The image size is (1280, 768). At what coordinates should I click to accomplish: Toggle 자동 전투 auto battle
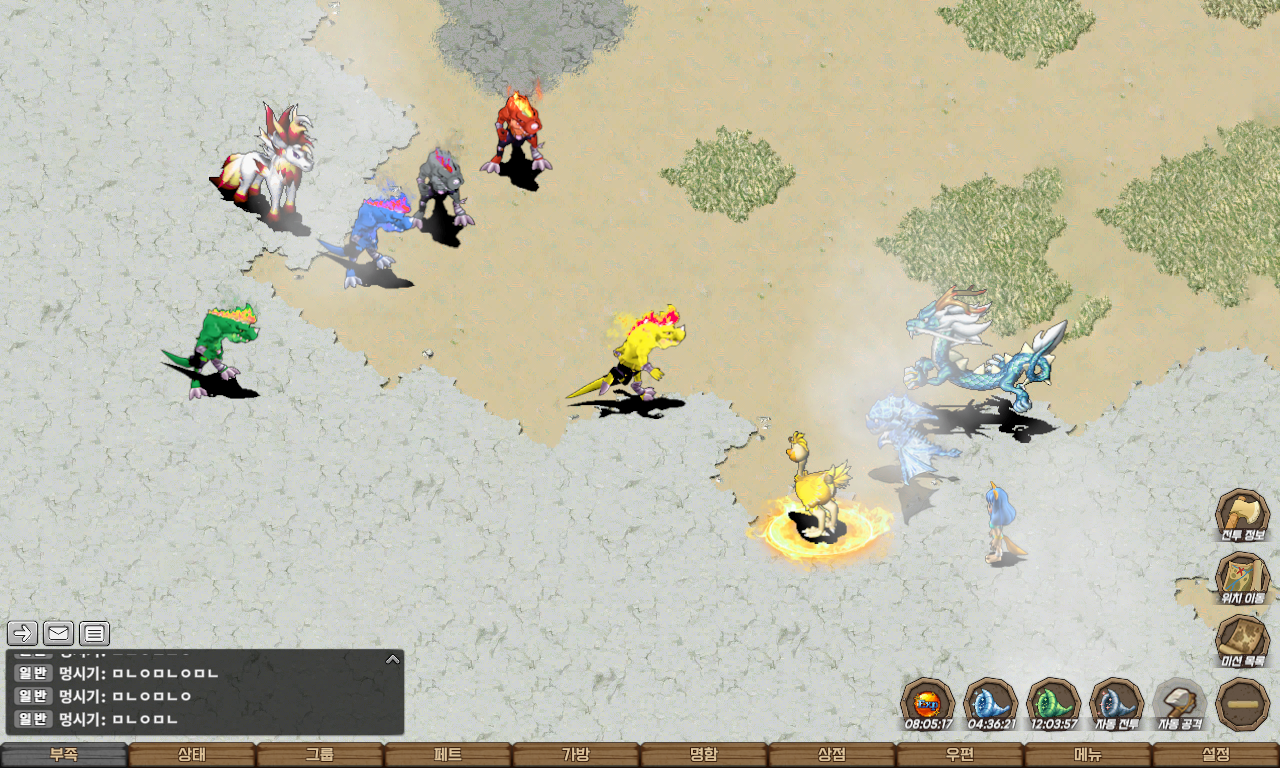click(x=1116, y=703)
